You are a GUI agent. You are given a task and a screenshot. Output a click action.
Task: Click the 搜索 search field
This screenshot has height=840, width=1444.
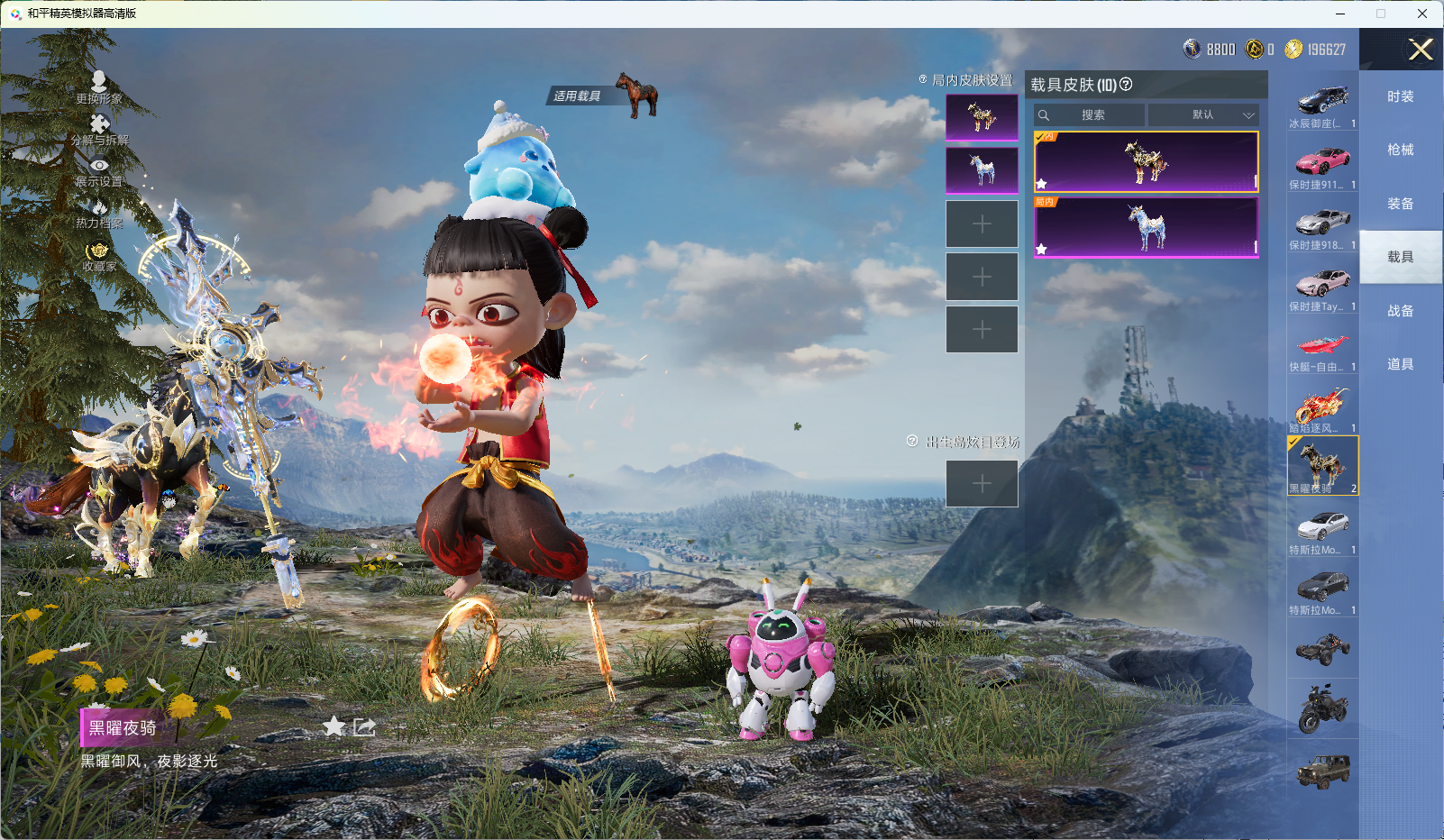(x=1091, y=115)
